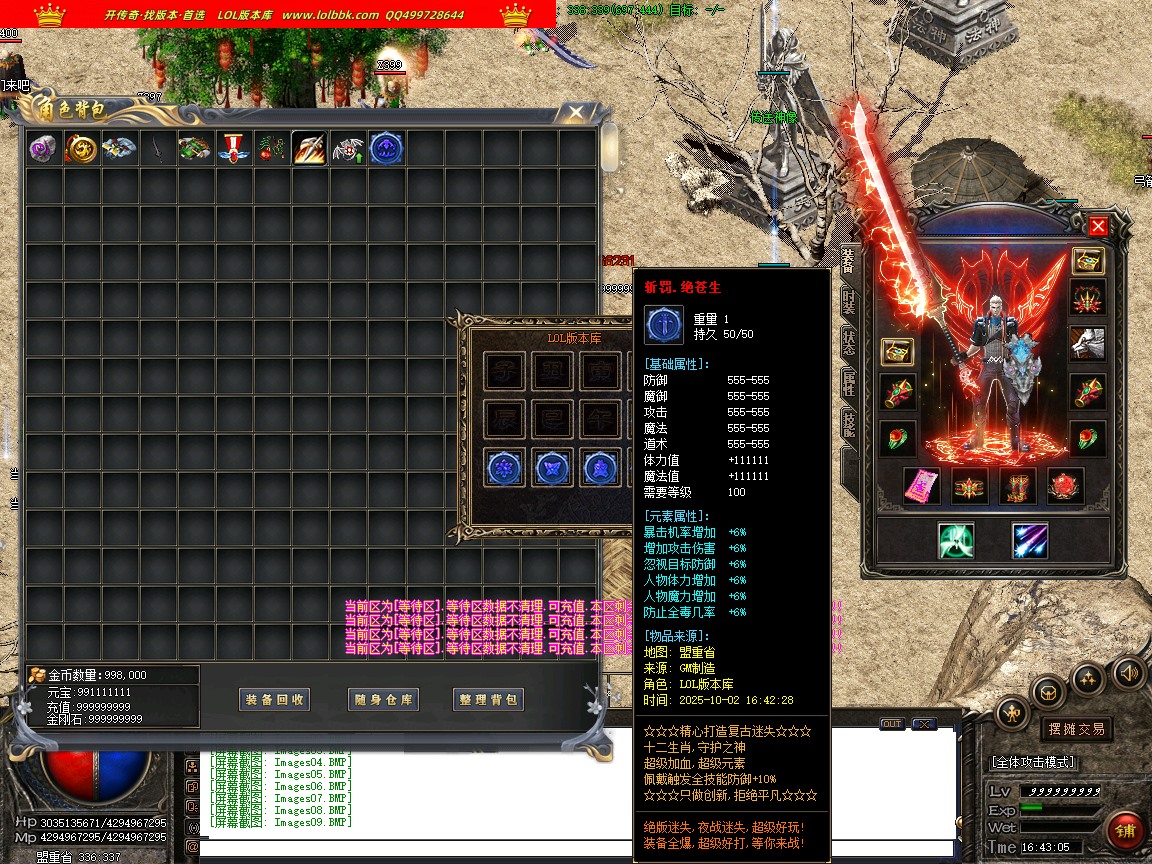
Task: Sort the bag with 整理背包
Action: coord(489,700)
